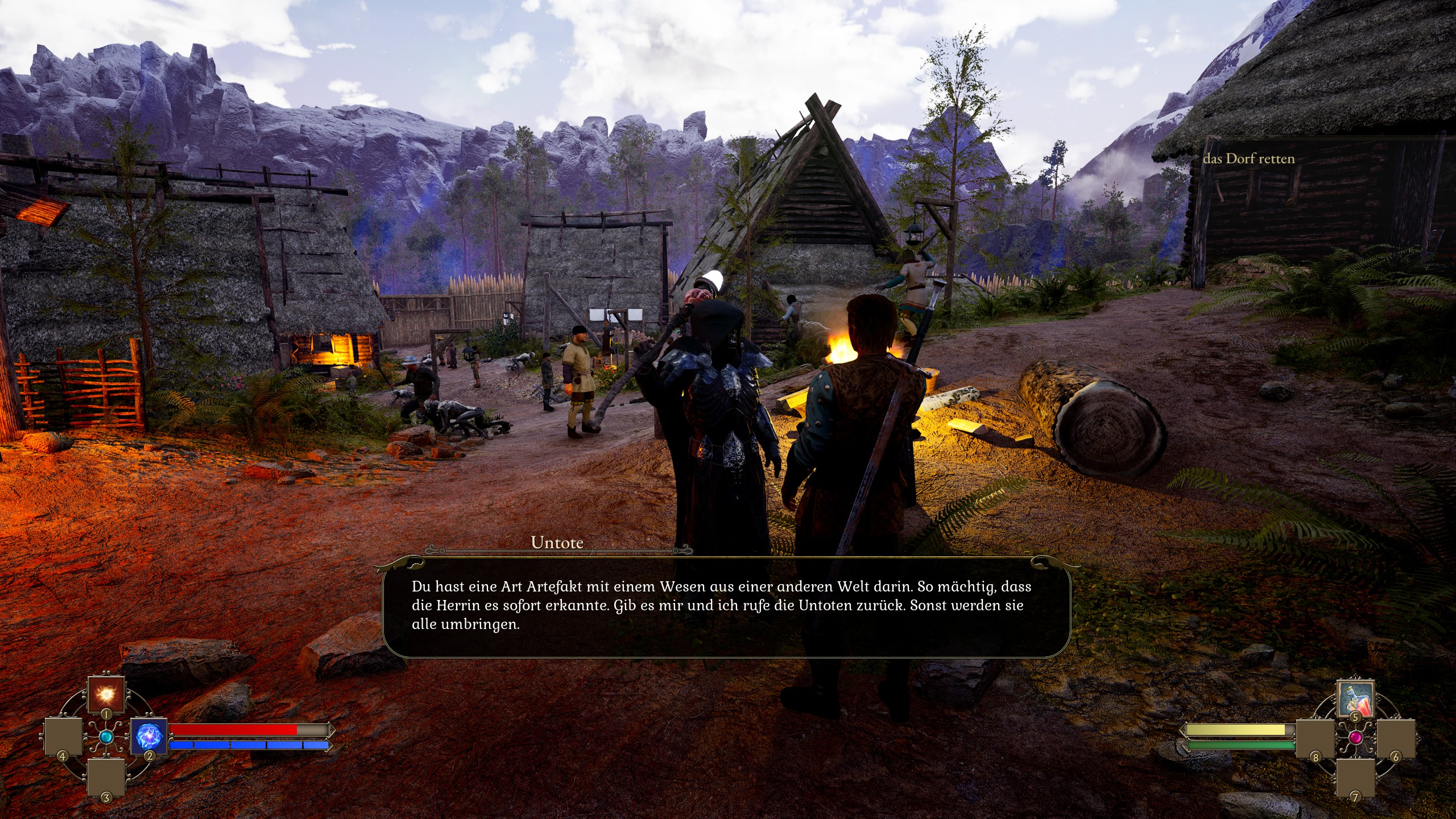
Task: Activate the fiery burst spell in slot 1
Action: [x=106, y=694]
